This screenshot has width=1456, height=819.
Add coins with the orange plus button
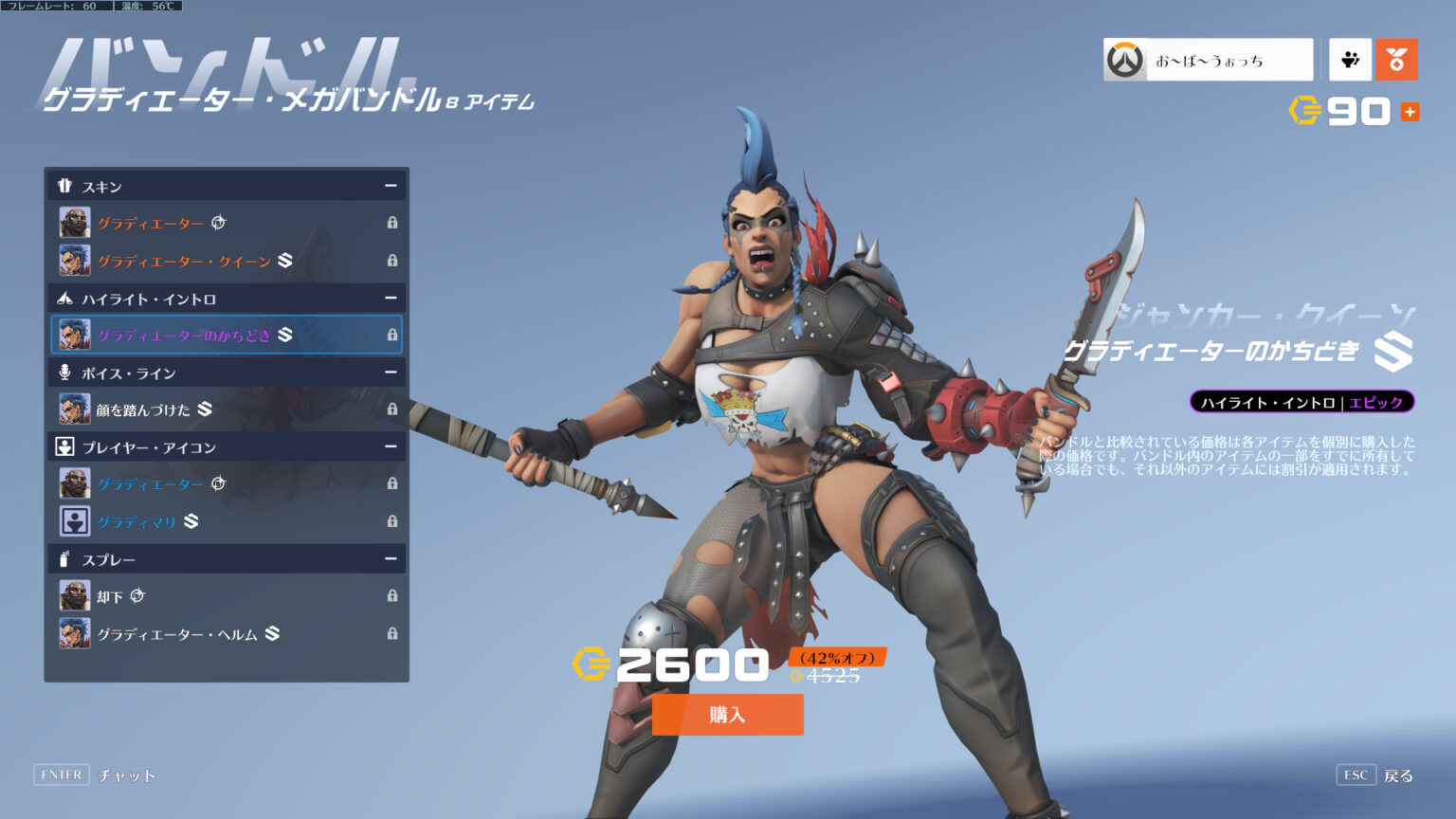1410,112
